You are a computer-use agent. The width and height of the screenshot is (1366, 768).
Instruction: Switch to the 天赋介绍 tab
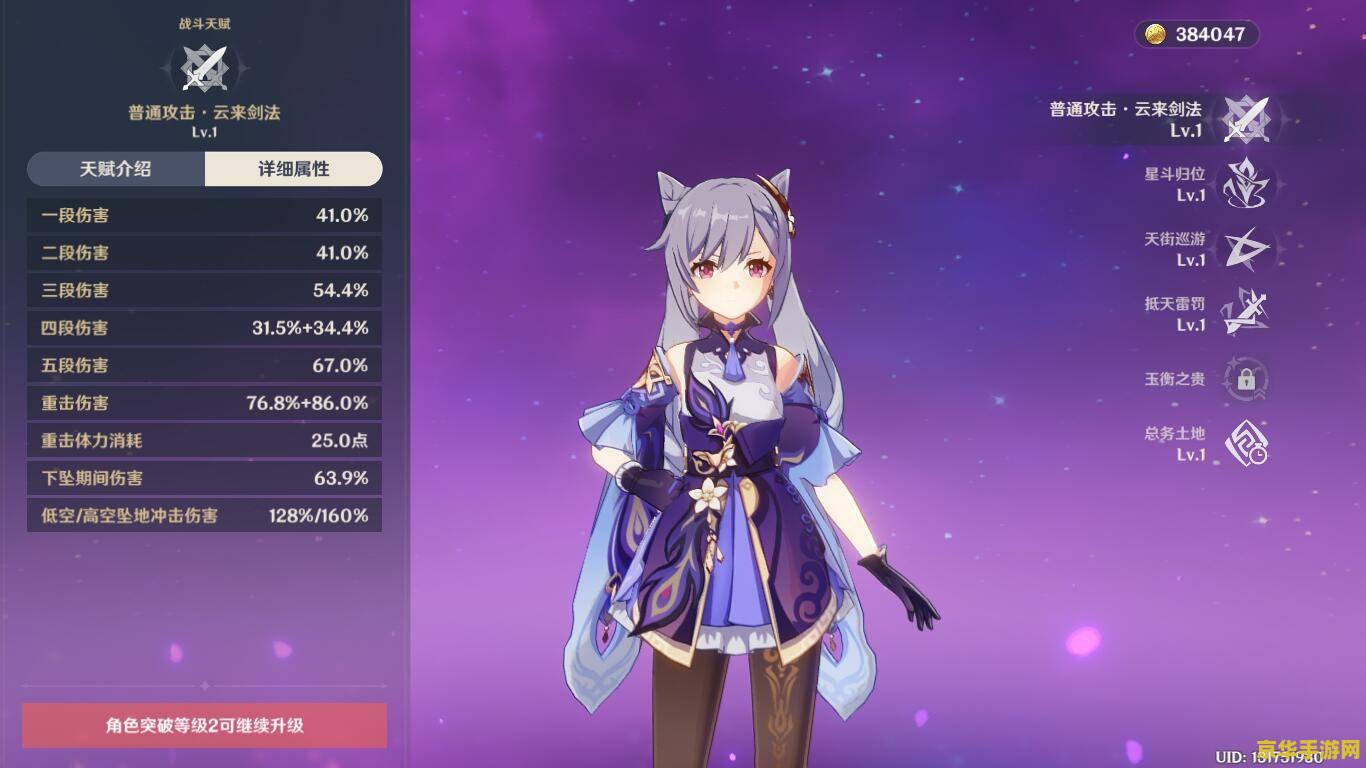click(x=116, y=169)
